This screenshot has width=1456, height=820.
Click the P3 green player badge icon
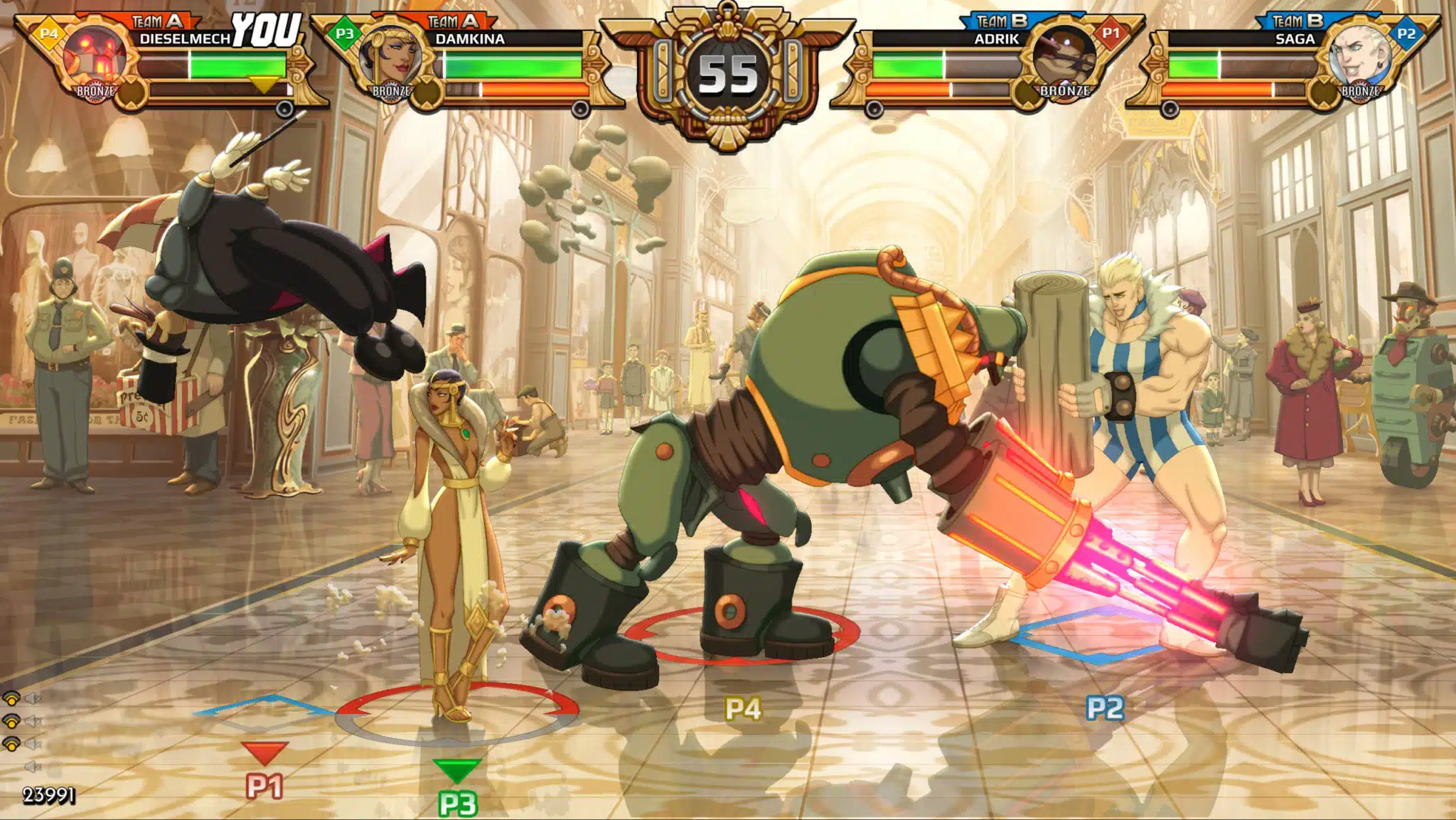(x=343, y=33)
